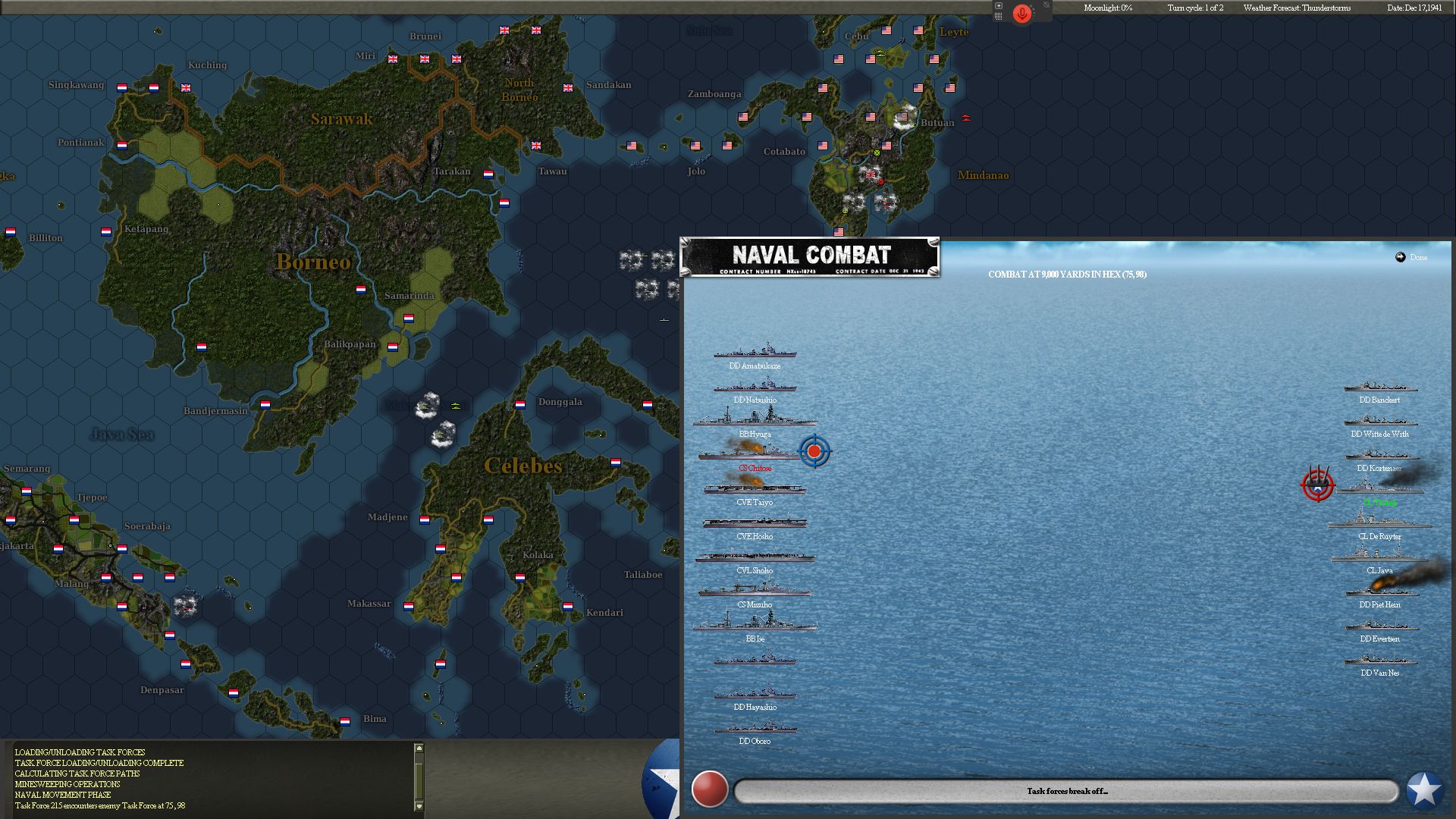Toggle the red microphone overlay button

(x=1021, y=14)
